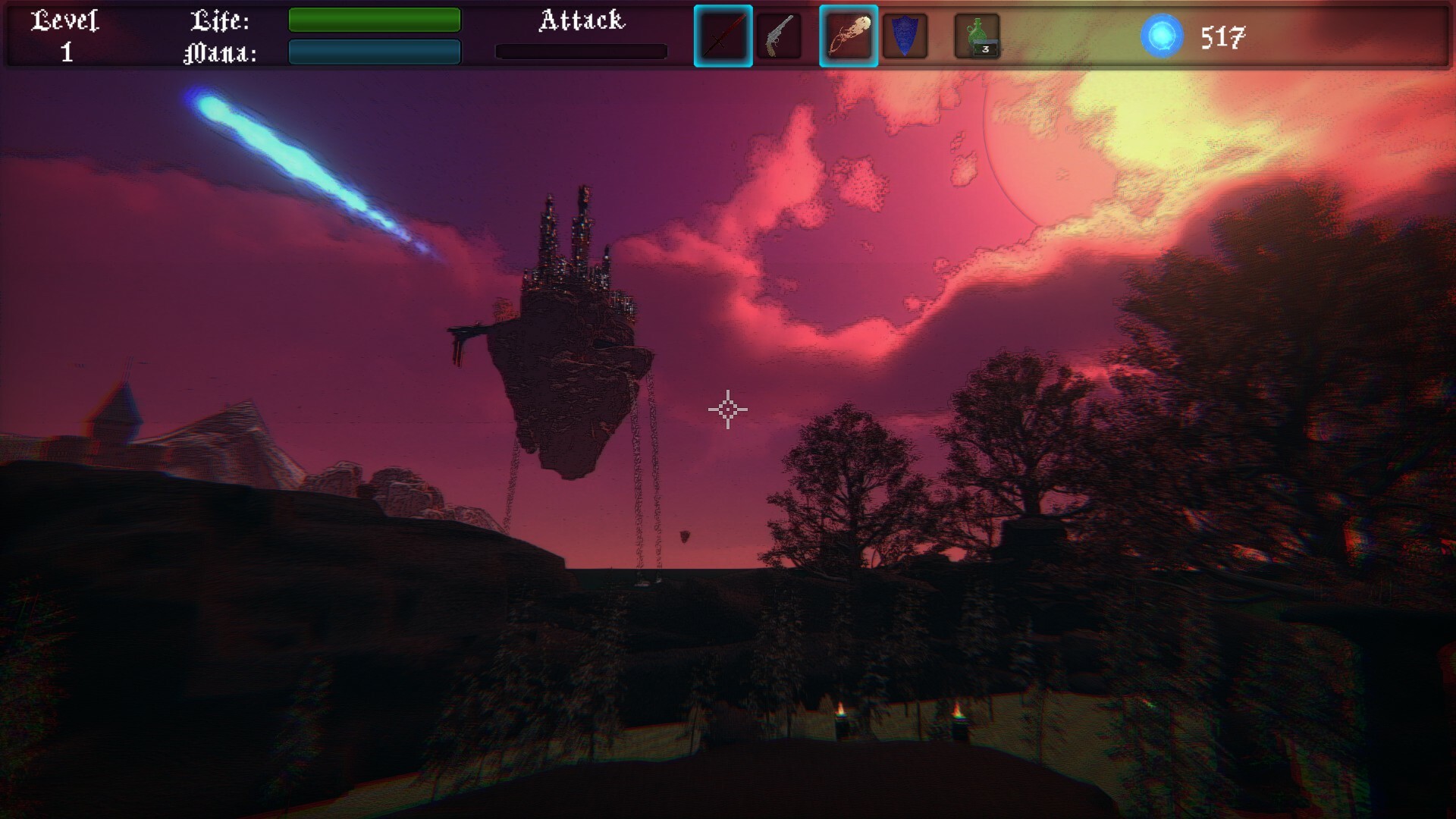Click the crosshair at screen center
This screenshot has height=819, width=1456.
click(x=728, y=409)
